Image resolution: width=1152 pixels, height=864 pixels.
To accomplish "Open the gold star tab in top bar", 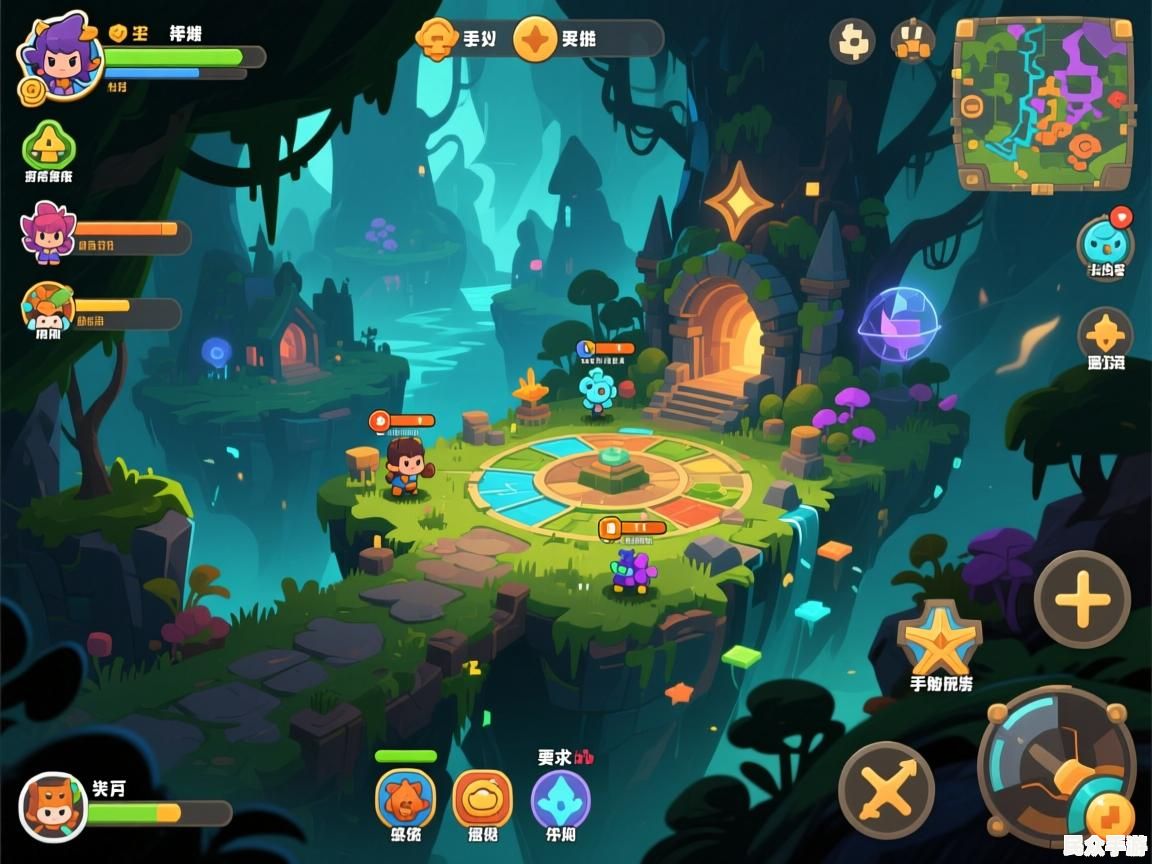I will click(x=537, y=39).
